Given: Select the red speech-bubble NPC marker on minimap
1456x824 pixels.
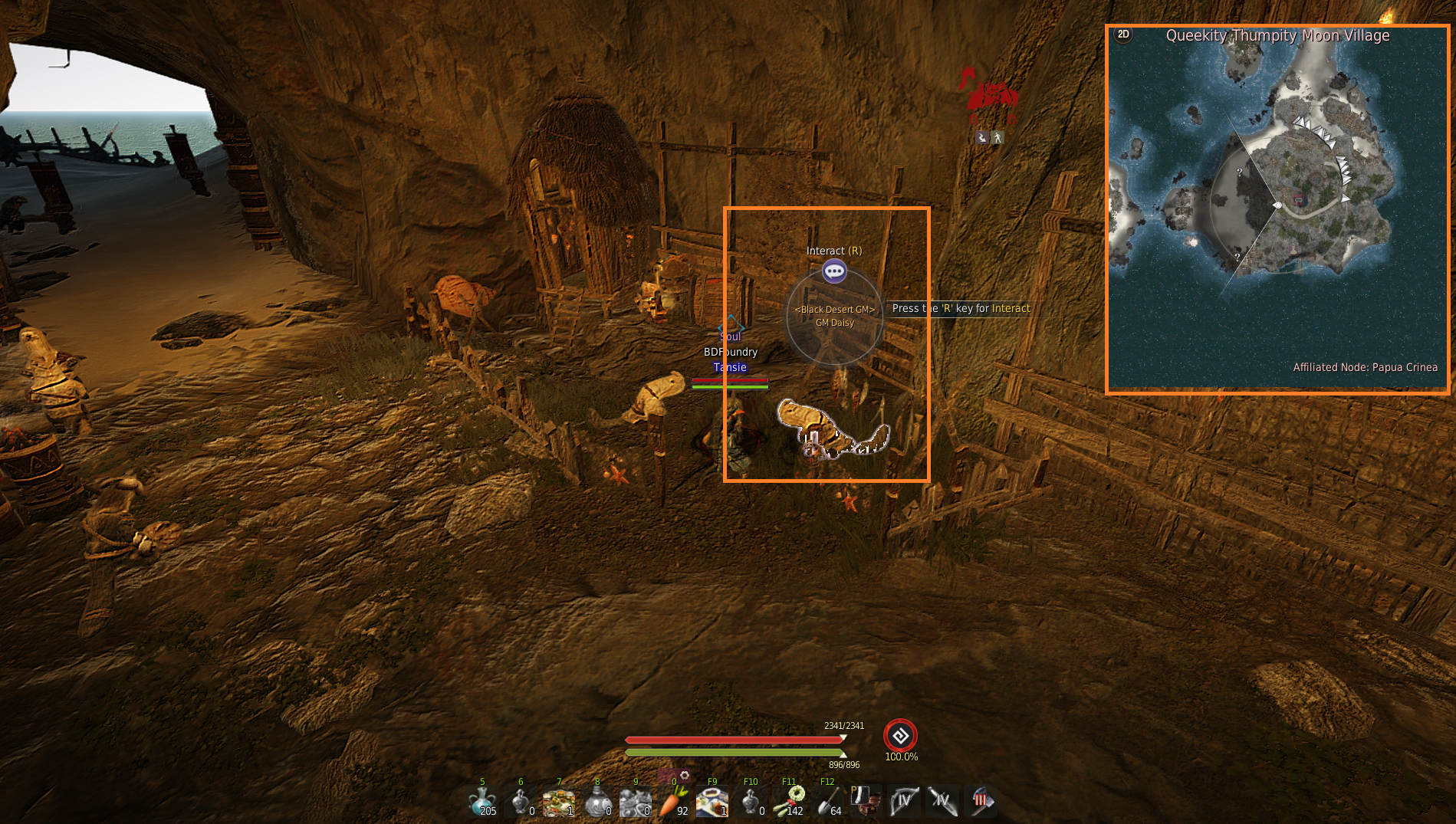Looking at the screenshot, I should [1299, 200].
